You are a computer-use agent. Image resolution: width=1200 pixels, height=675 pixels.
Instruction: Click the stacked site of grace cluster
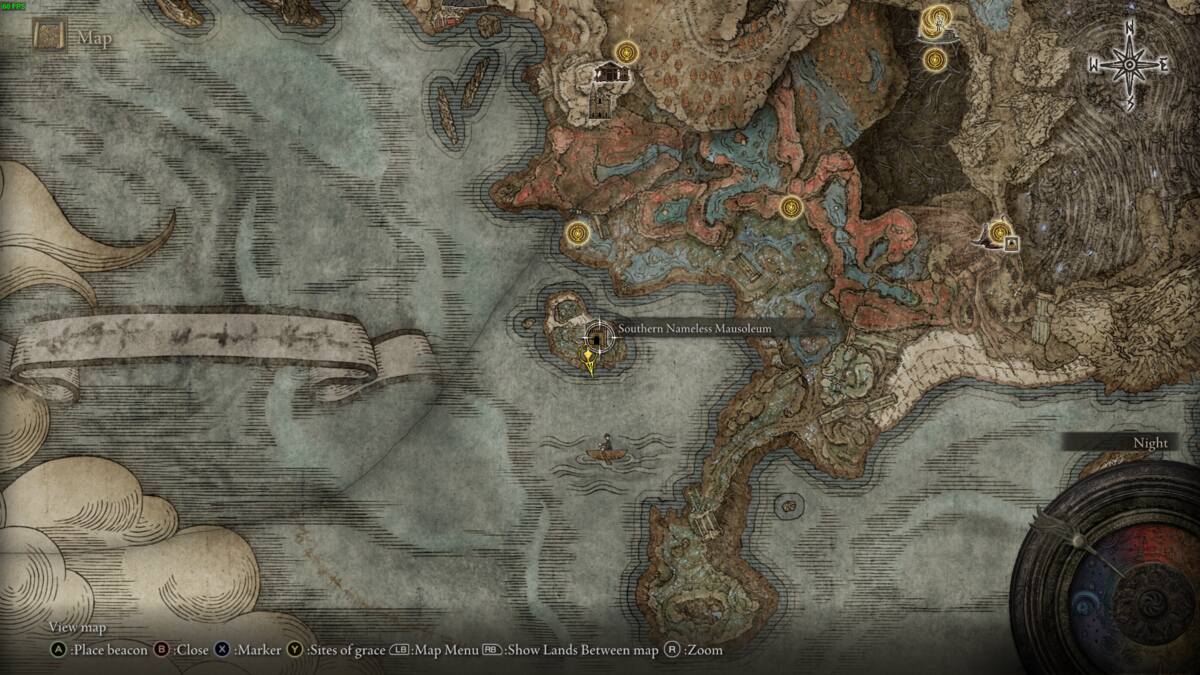pyautogui.click(x=938, y=19)
